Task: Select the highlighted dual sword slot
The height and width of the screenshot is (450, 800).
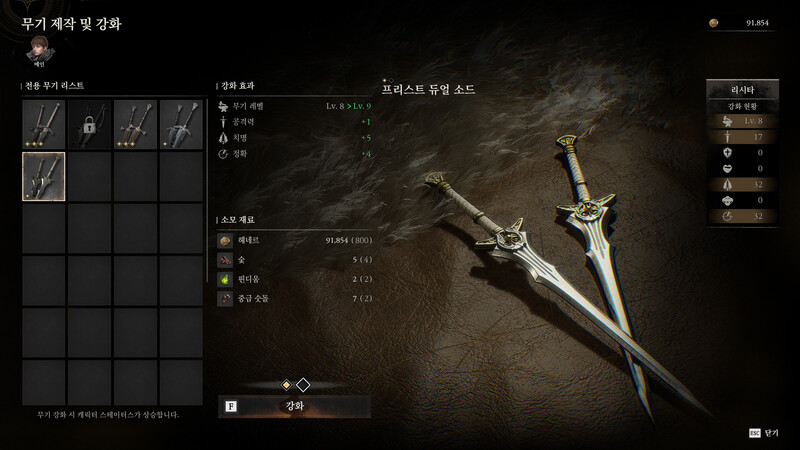Action: 44,176
